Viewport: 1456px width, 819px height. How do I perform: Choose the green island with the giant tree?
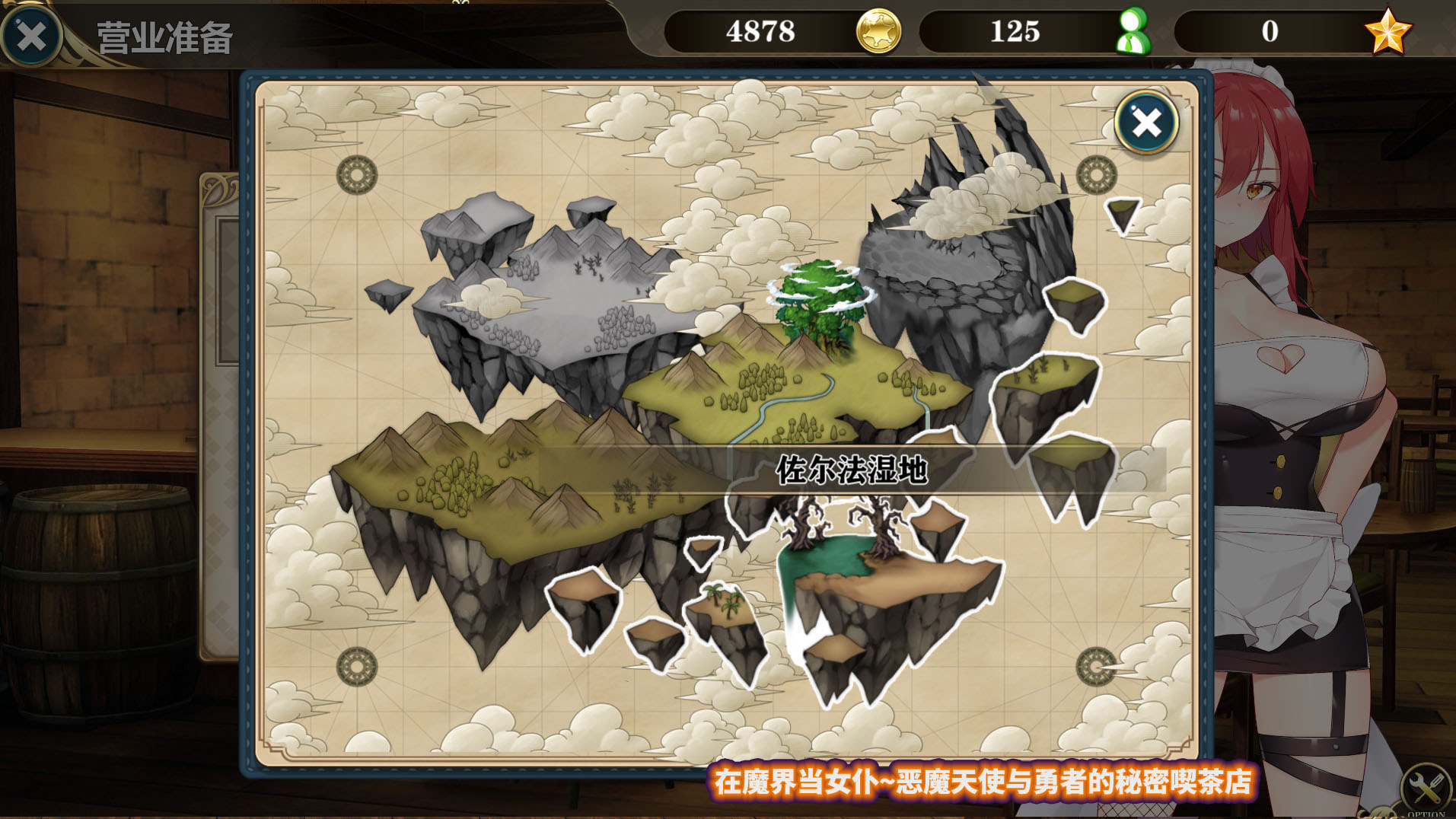point(807,365)
